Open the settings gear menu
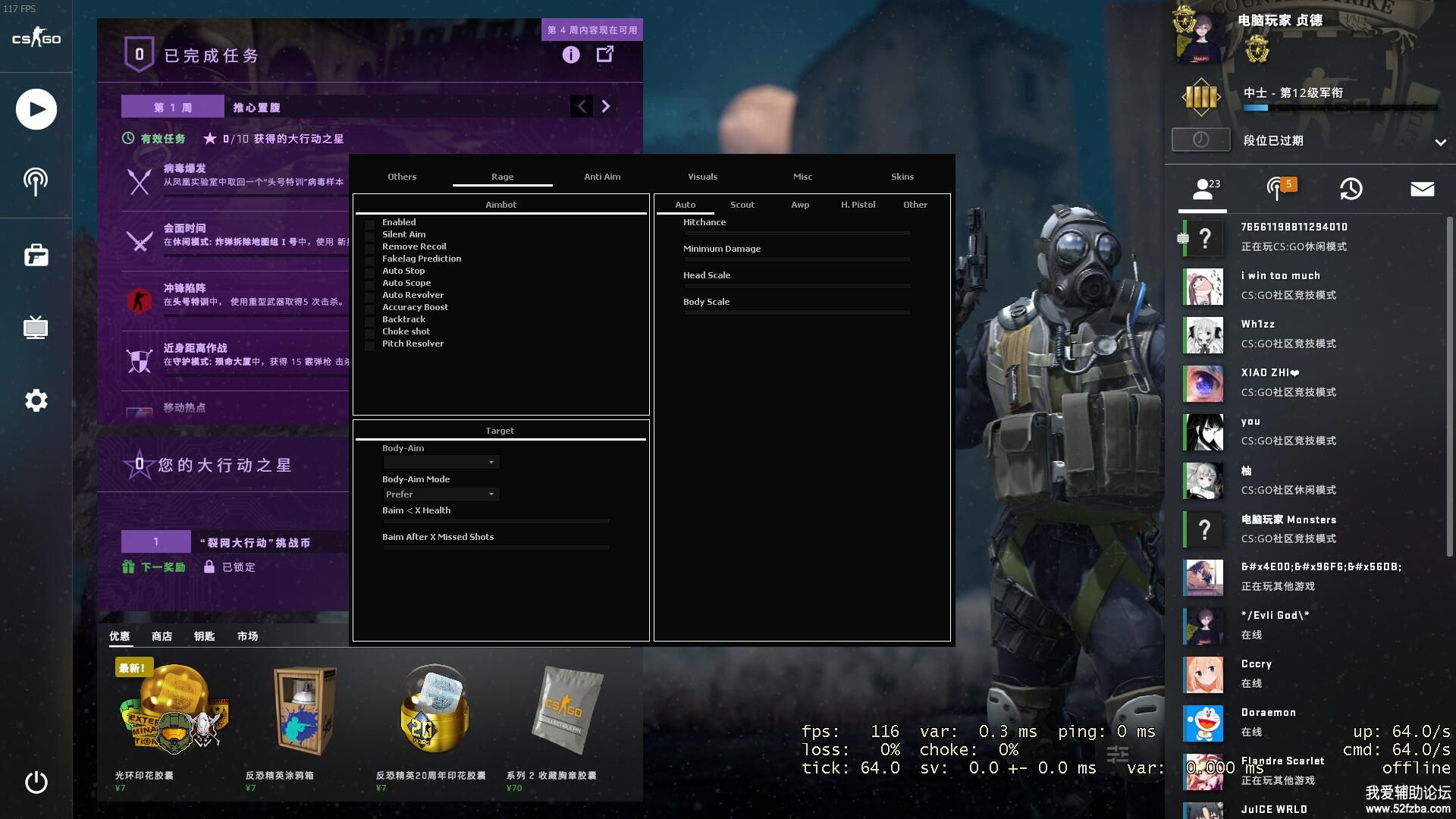 36,400
